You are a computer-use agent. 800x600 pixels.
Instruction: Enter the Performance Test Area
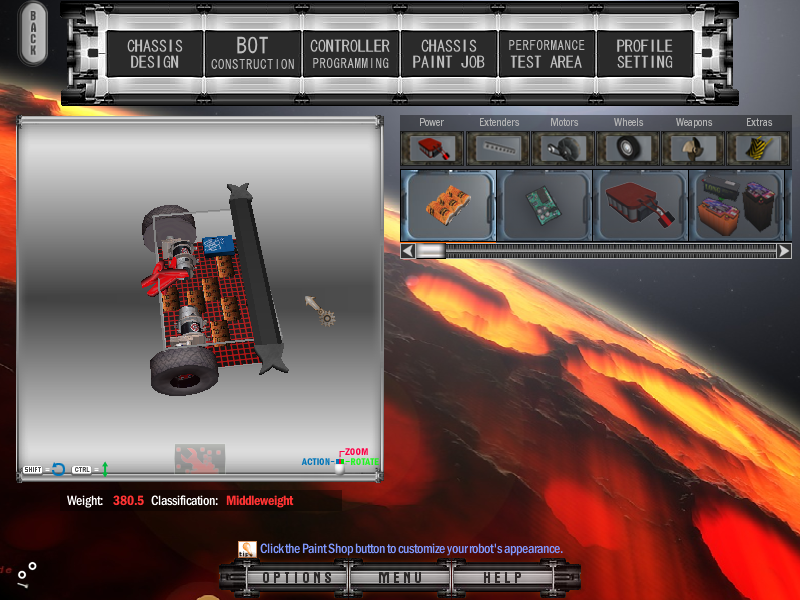546,54
